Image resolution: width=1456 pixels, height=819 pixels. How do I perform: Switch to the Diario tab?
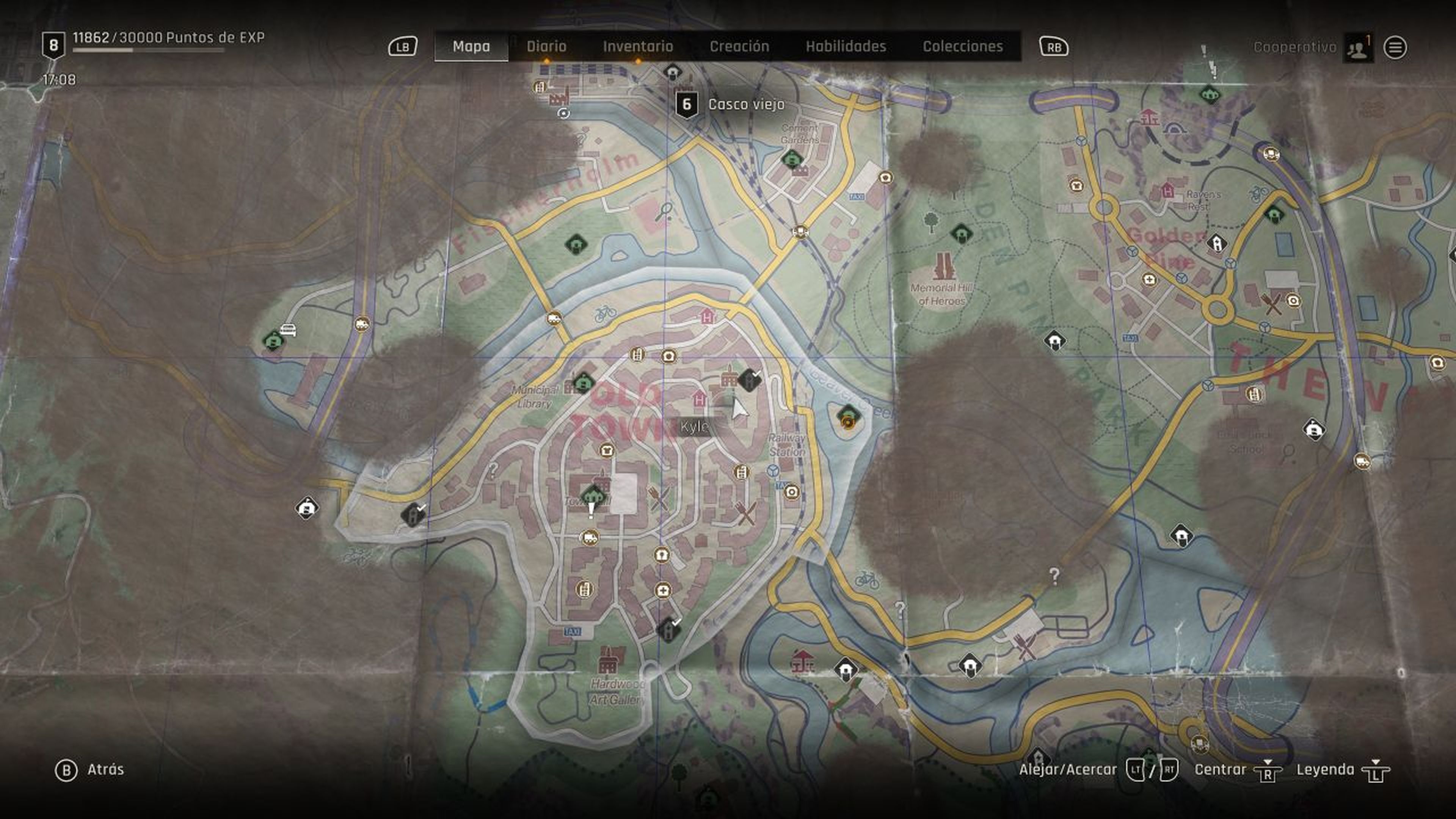pos(546,46)
